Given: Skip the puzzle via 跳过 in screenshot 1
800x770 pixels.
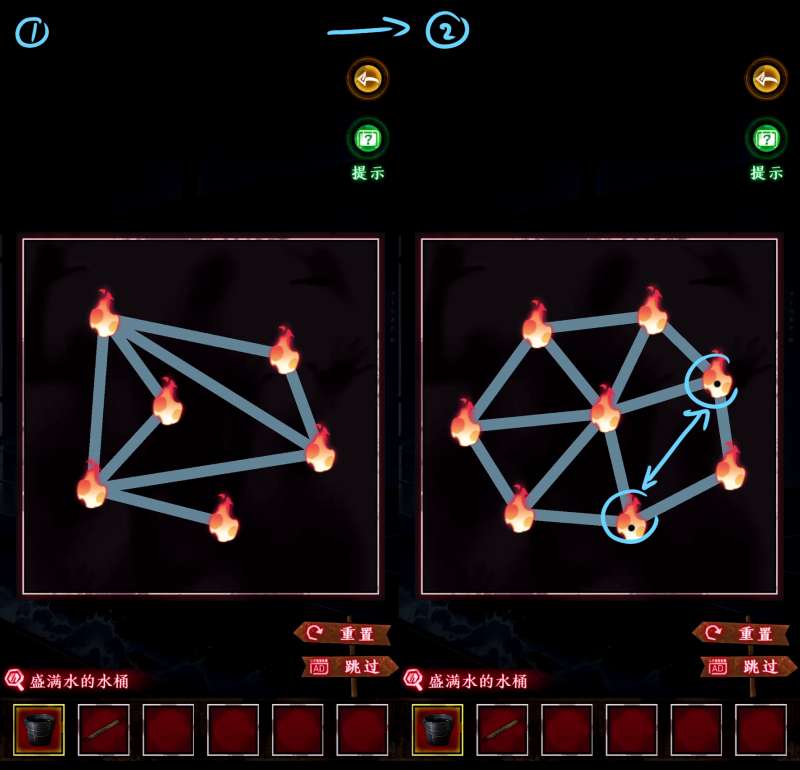Looking at the screenshot, I should pos(349,666).
